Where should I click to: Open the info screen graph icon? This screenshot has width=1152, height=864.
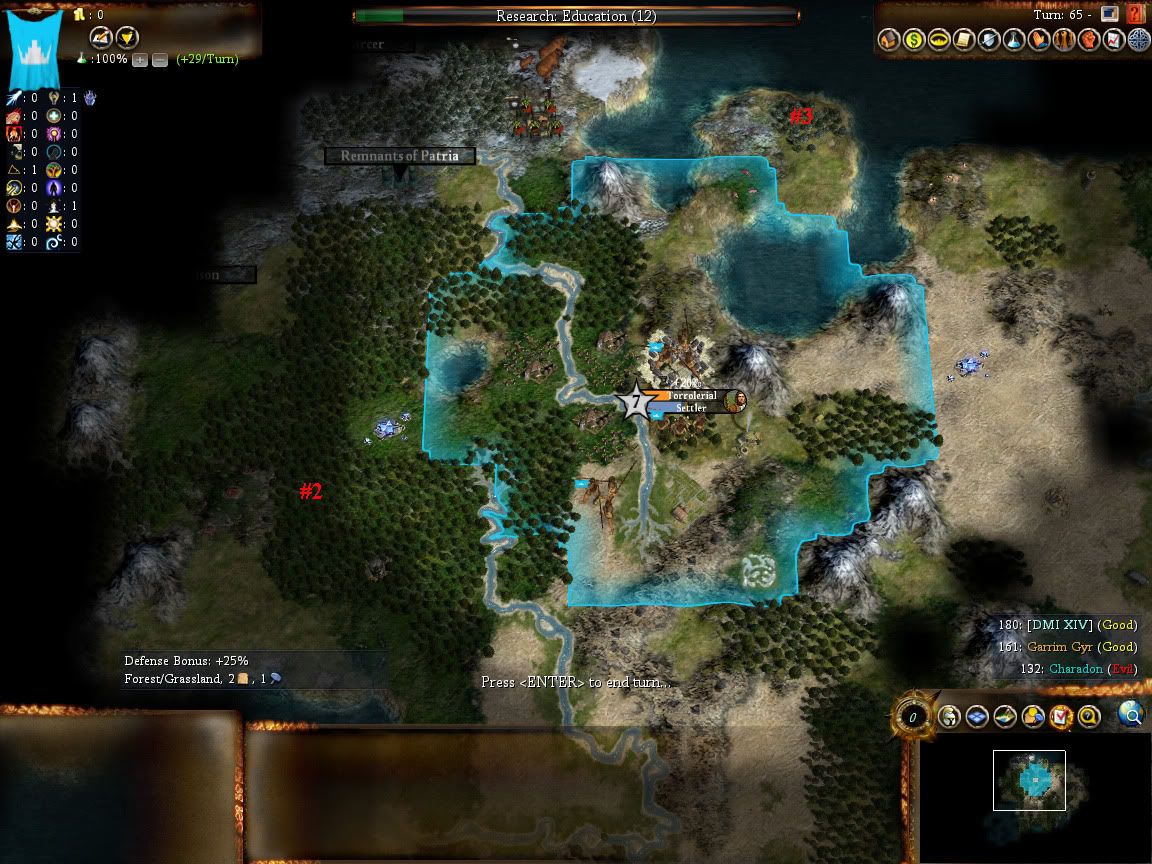click(1113, 40)
